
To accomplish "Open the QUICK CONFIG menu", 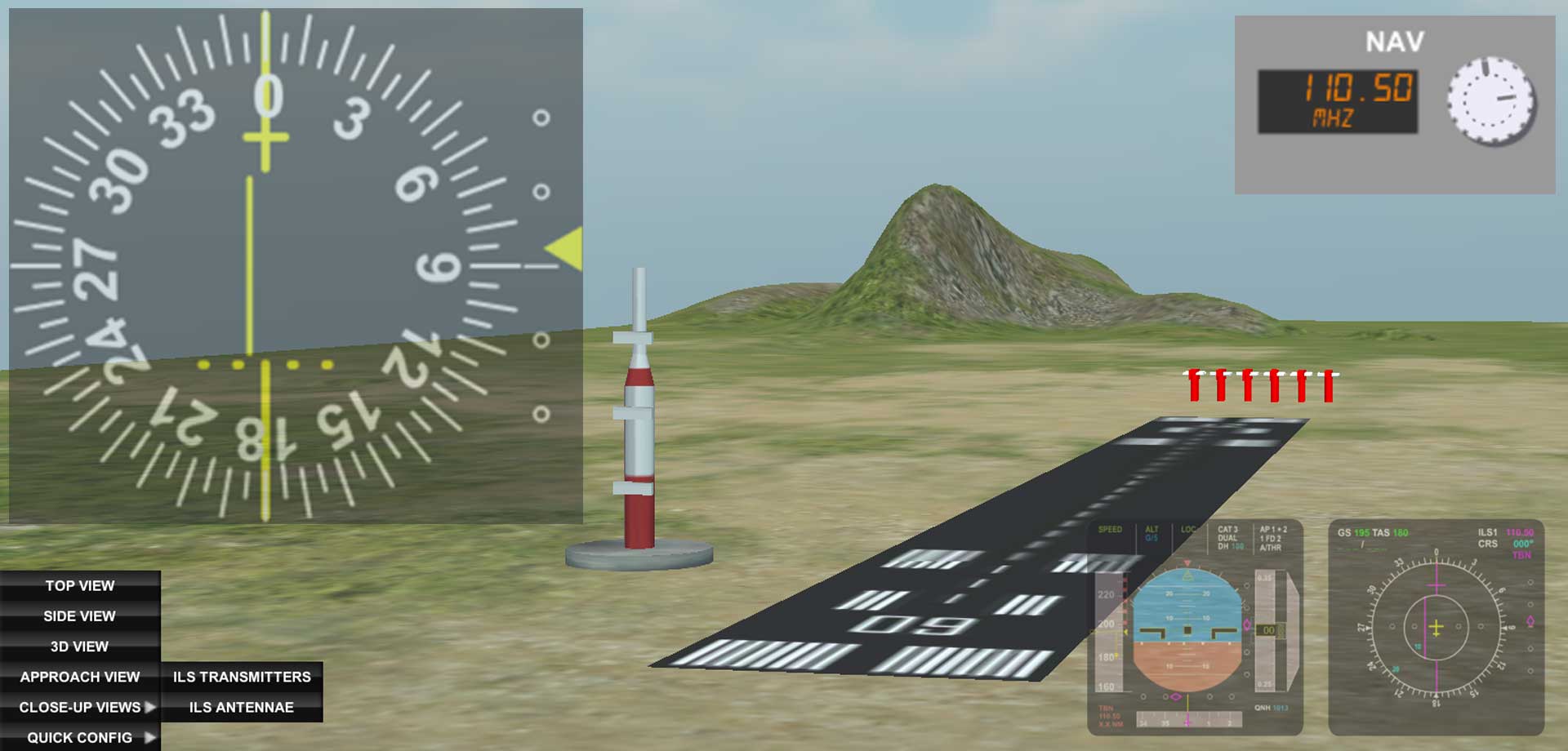I will click(x=78, y=737).
